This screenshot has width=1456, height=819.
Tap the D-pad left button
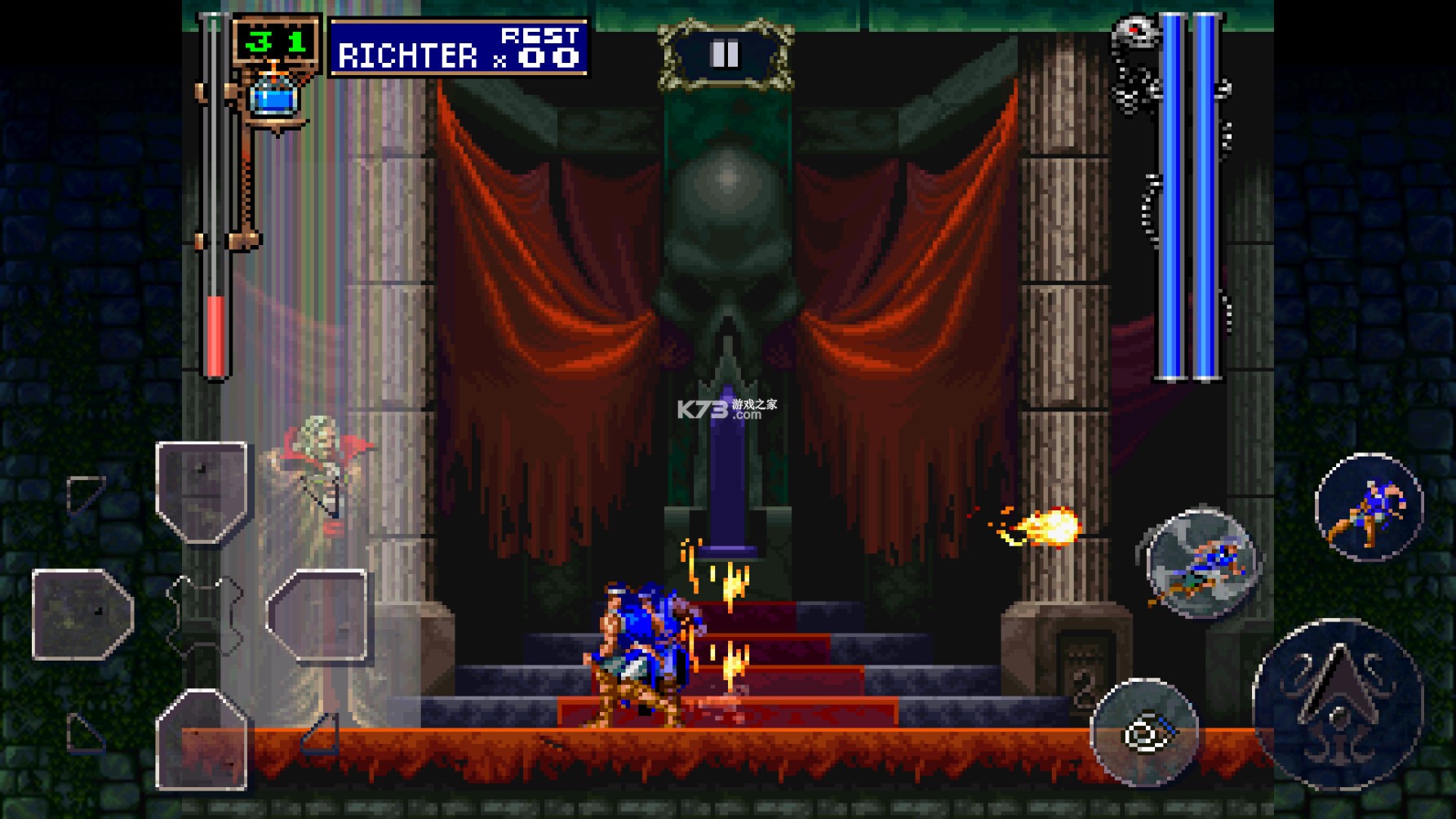tap(82, 614)
